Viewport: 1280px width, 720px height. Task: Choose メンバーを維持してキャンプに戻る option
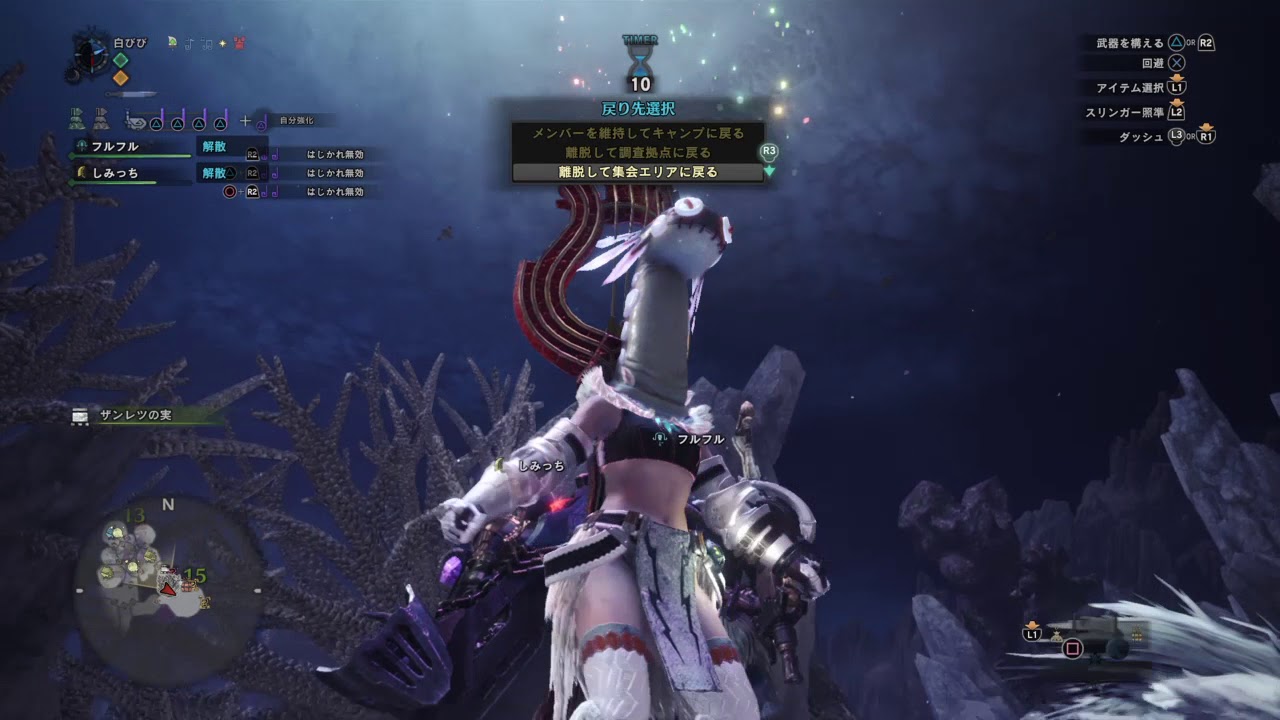click(x=638, y=133)
